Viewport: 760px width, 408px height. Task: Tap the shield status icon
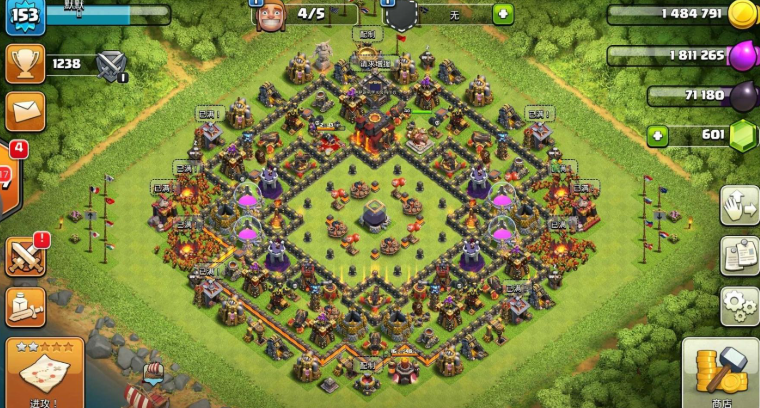(x=400, y=16)
